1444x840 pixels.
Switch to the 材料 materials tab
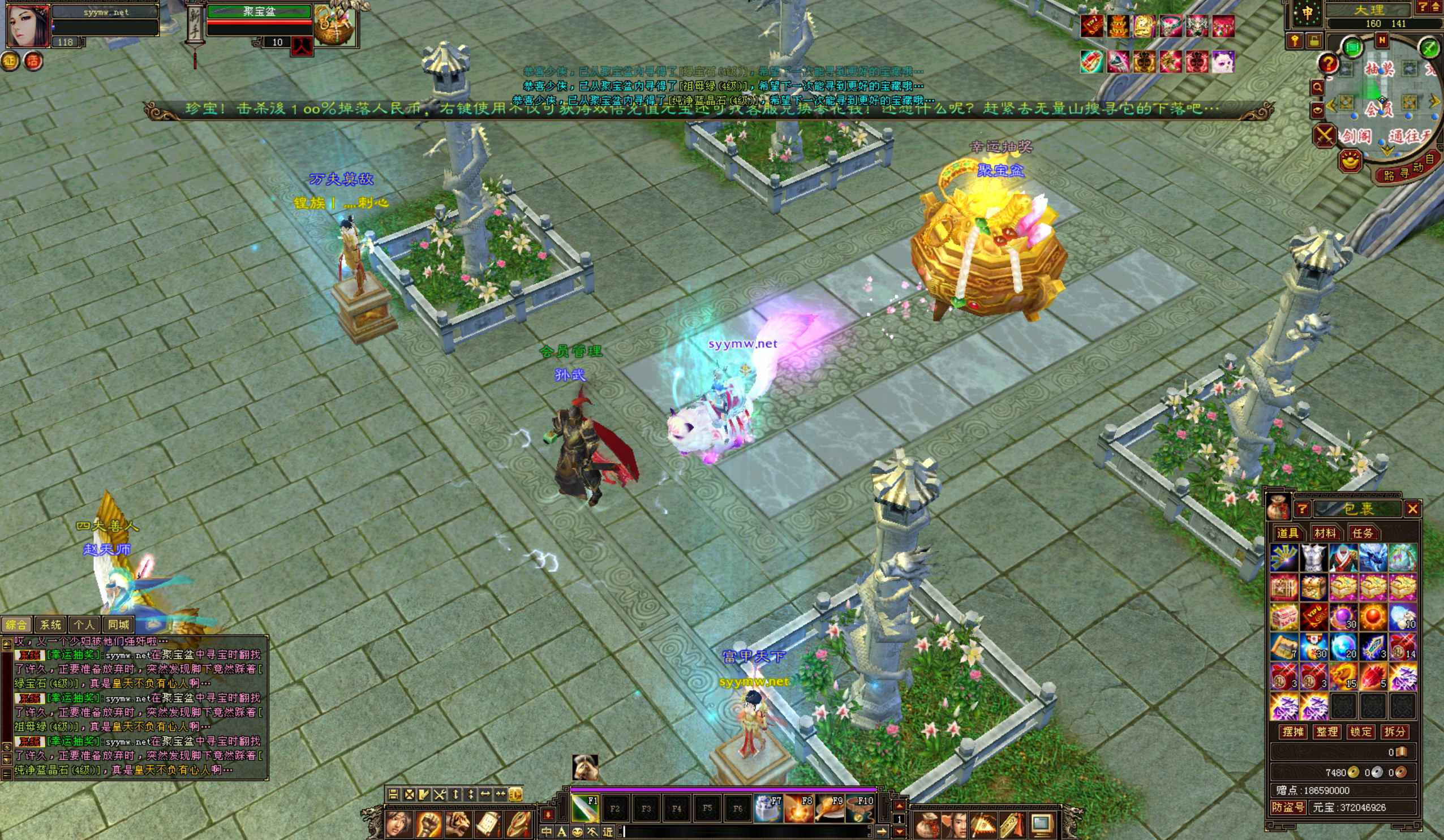[1325, 533]
